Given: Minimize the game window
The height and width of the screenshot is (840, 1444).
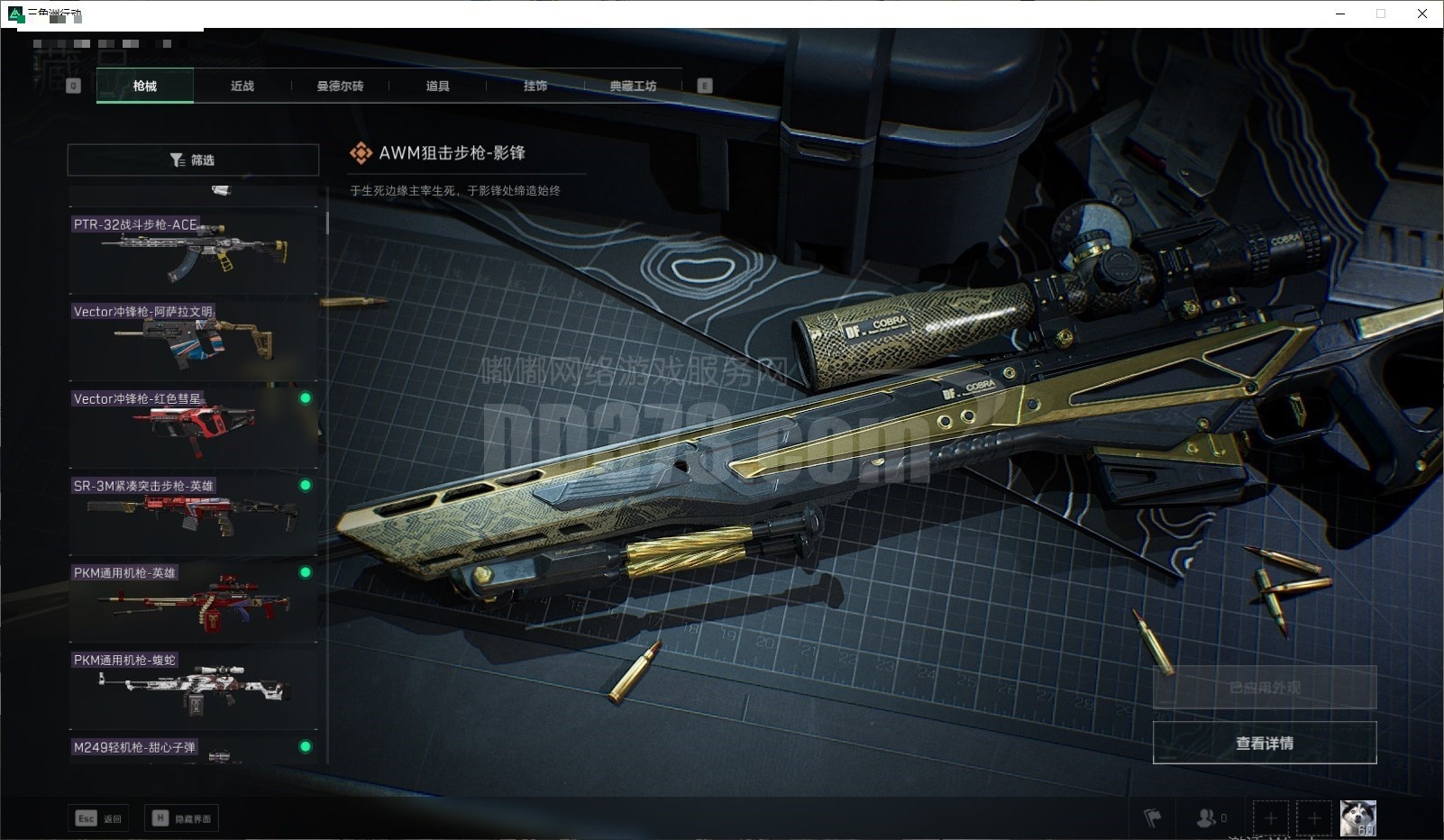Looking at the screenshot, I should [1340, 14].
